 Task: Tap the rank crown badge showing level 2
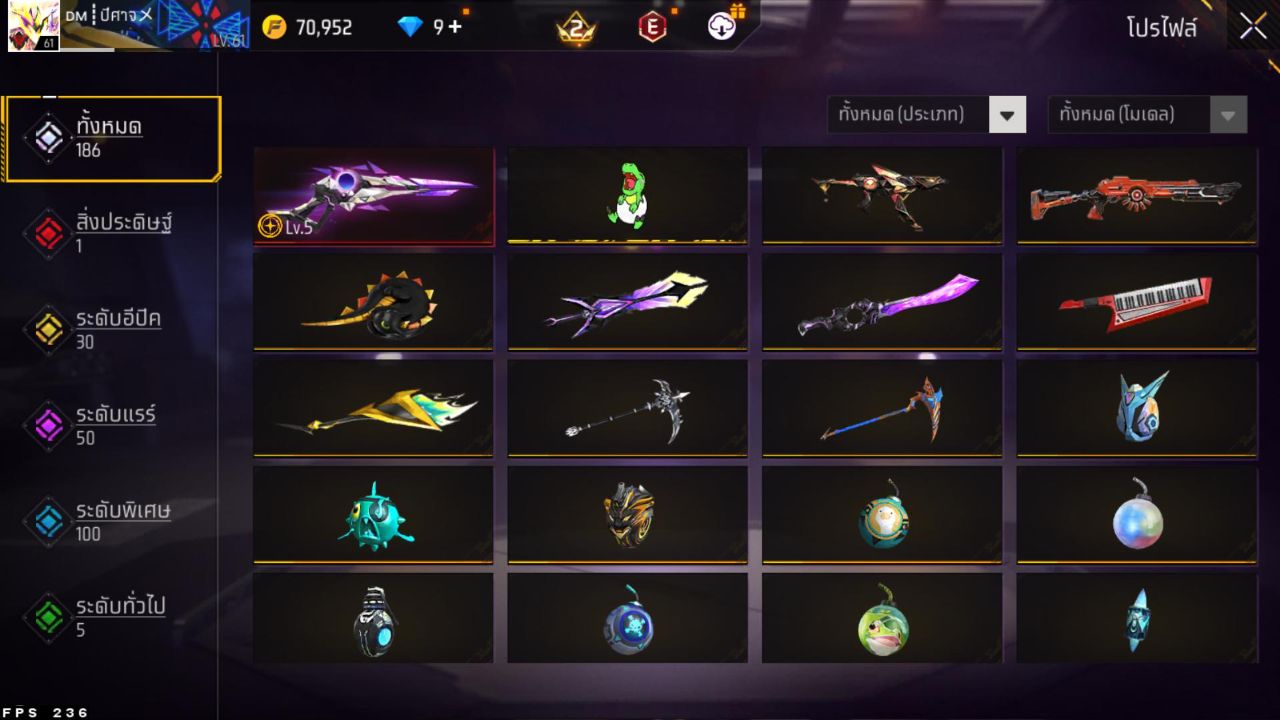576,27
